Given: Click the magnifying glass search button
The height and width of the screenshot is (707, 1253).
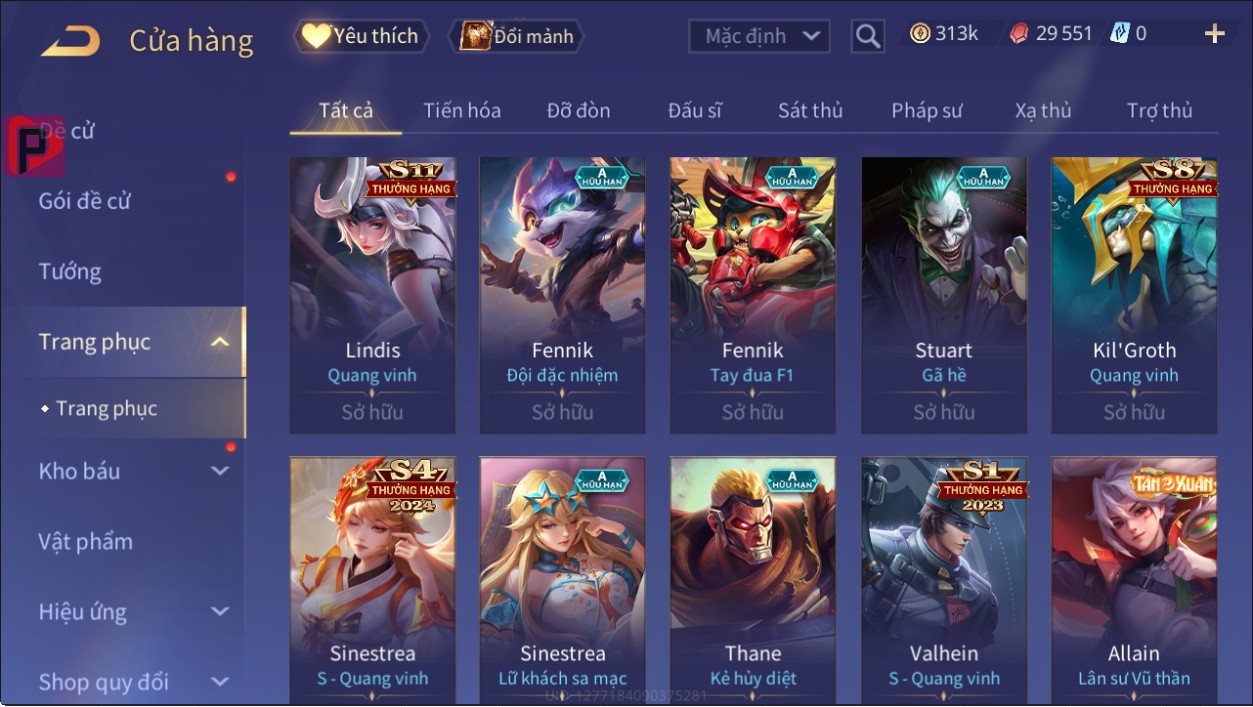Looking at the screenshot, I should [868, 37].
